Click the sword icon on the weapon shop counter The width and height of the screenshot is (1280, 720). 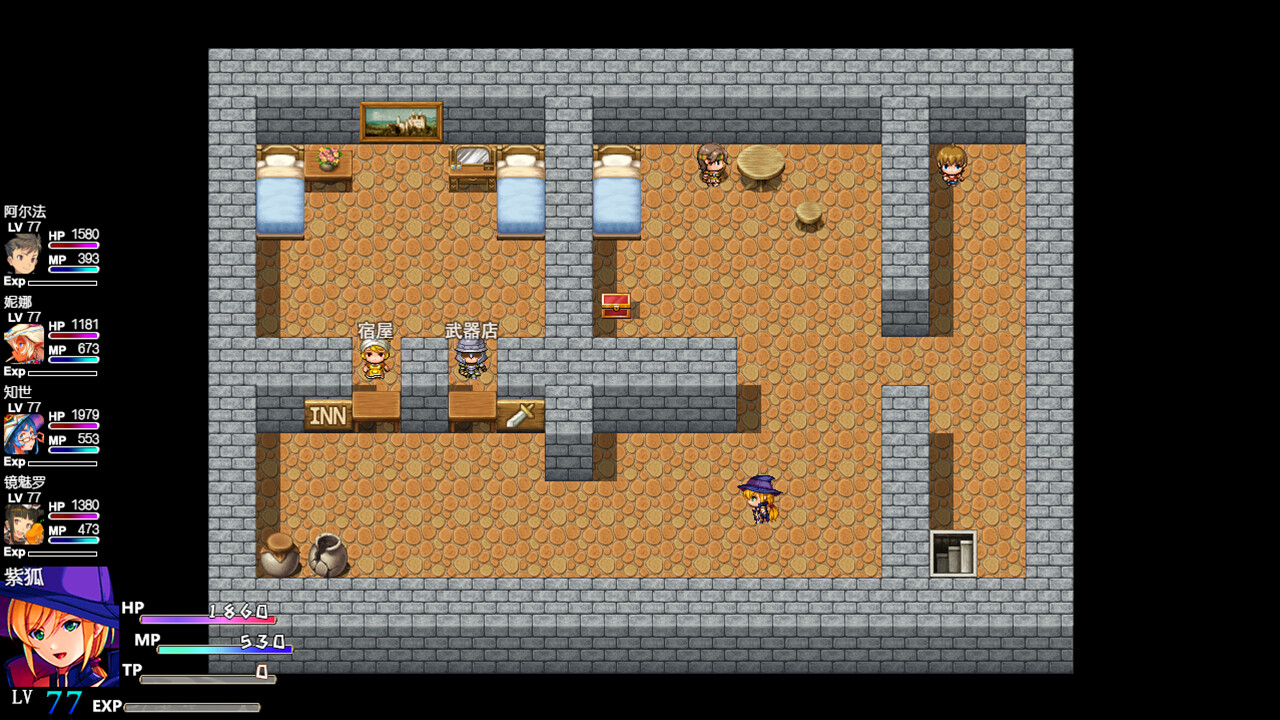point(521,414)
